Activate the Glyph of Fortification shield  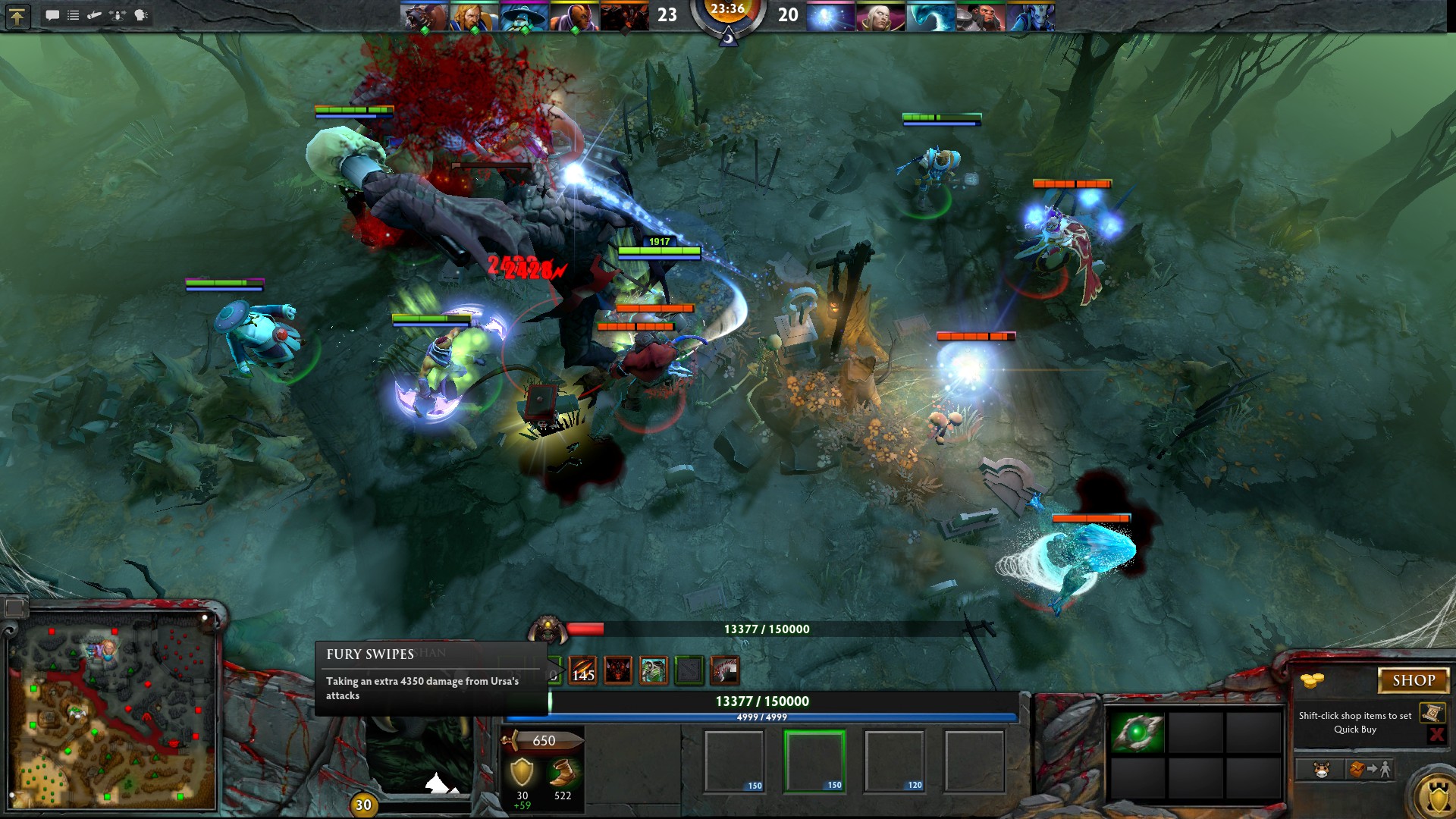pos(1437,796)
